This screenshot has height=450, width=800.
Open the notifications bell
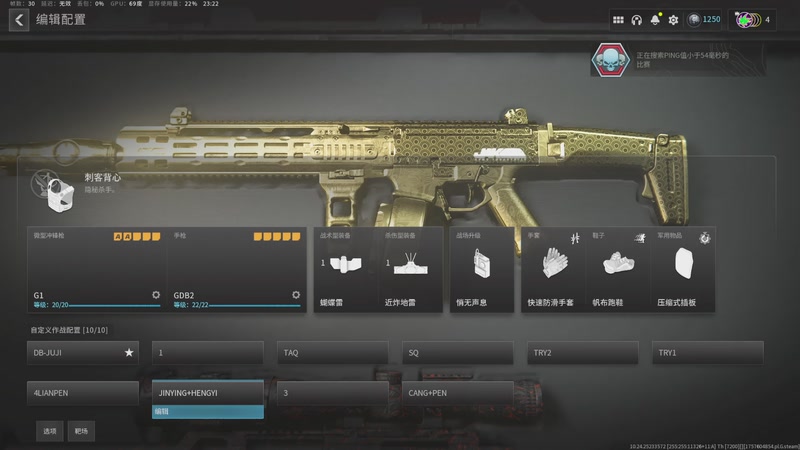(x=655, y=20)
